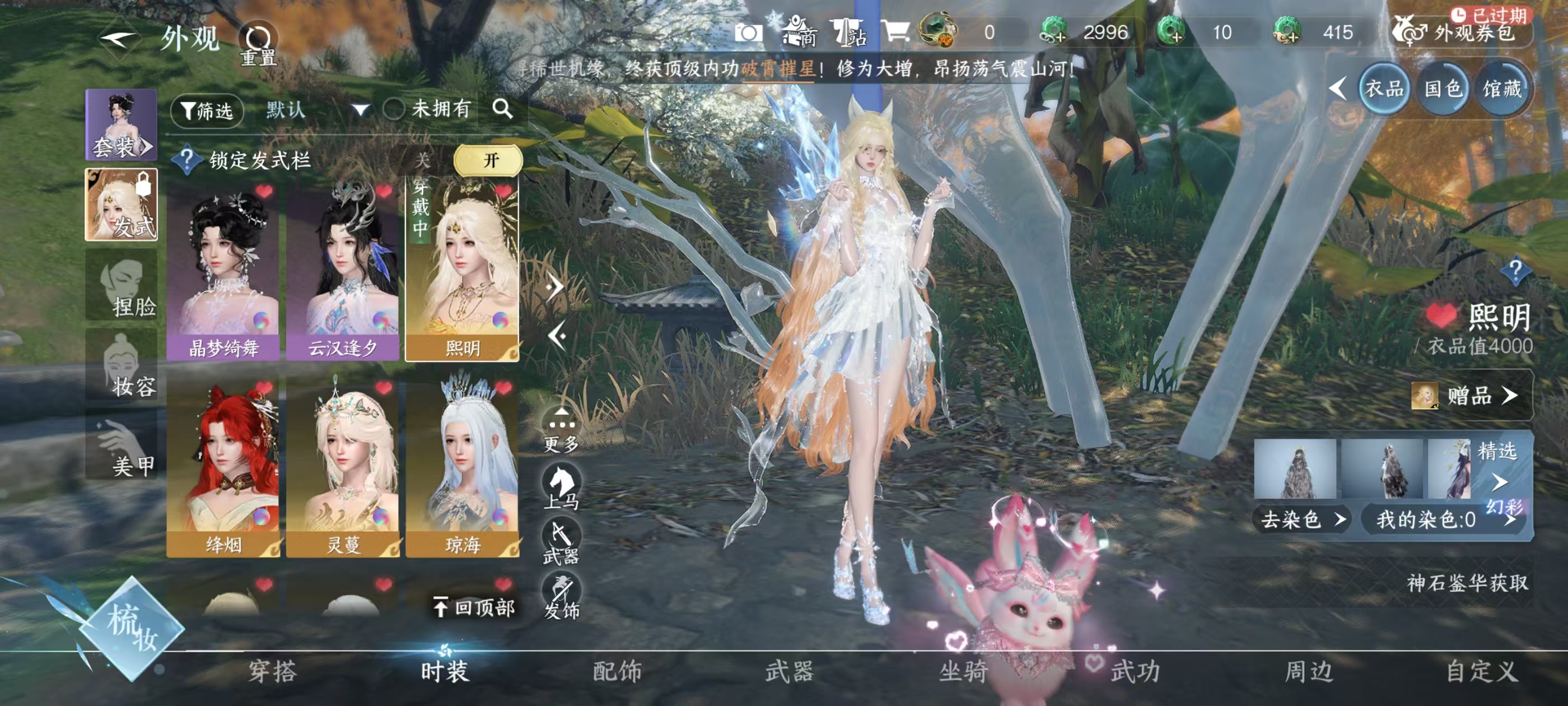Image resolution: width=1568 pixels, height=706 pixels.
Task: Open the 坐骑 mount tab
Action: coord(963,671)
